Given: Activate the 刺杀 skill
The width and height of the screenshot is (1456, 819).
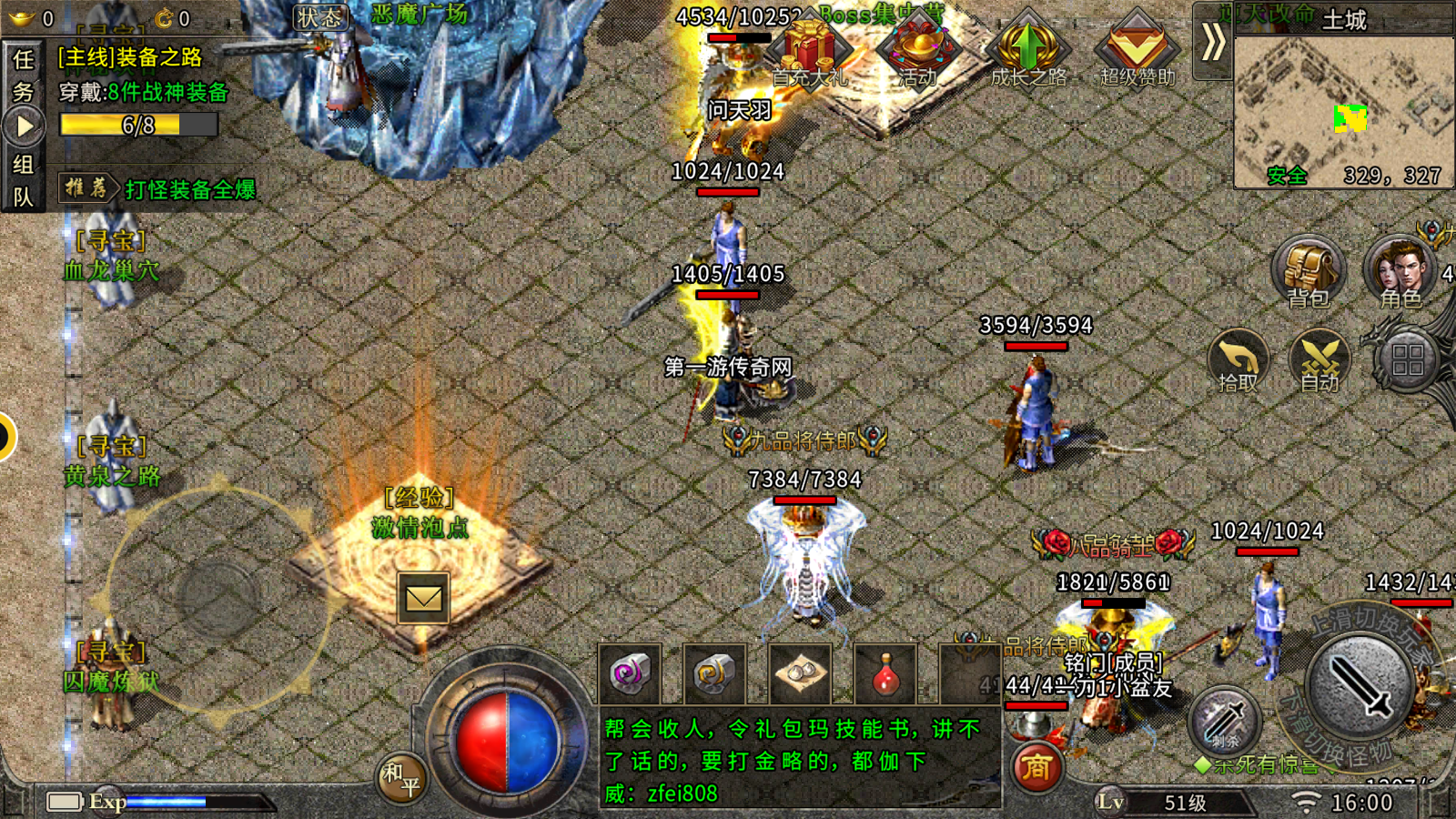Looking at the screenshot, I should 1225,721.
